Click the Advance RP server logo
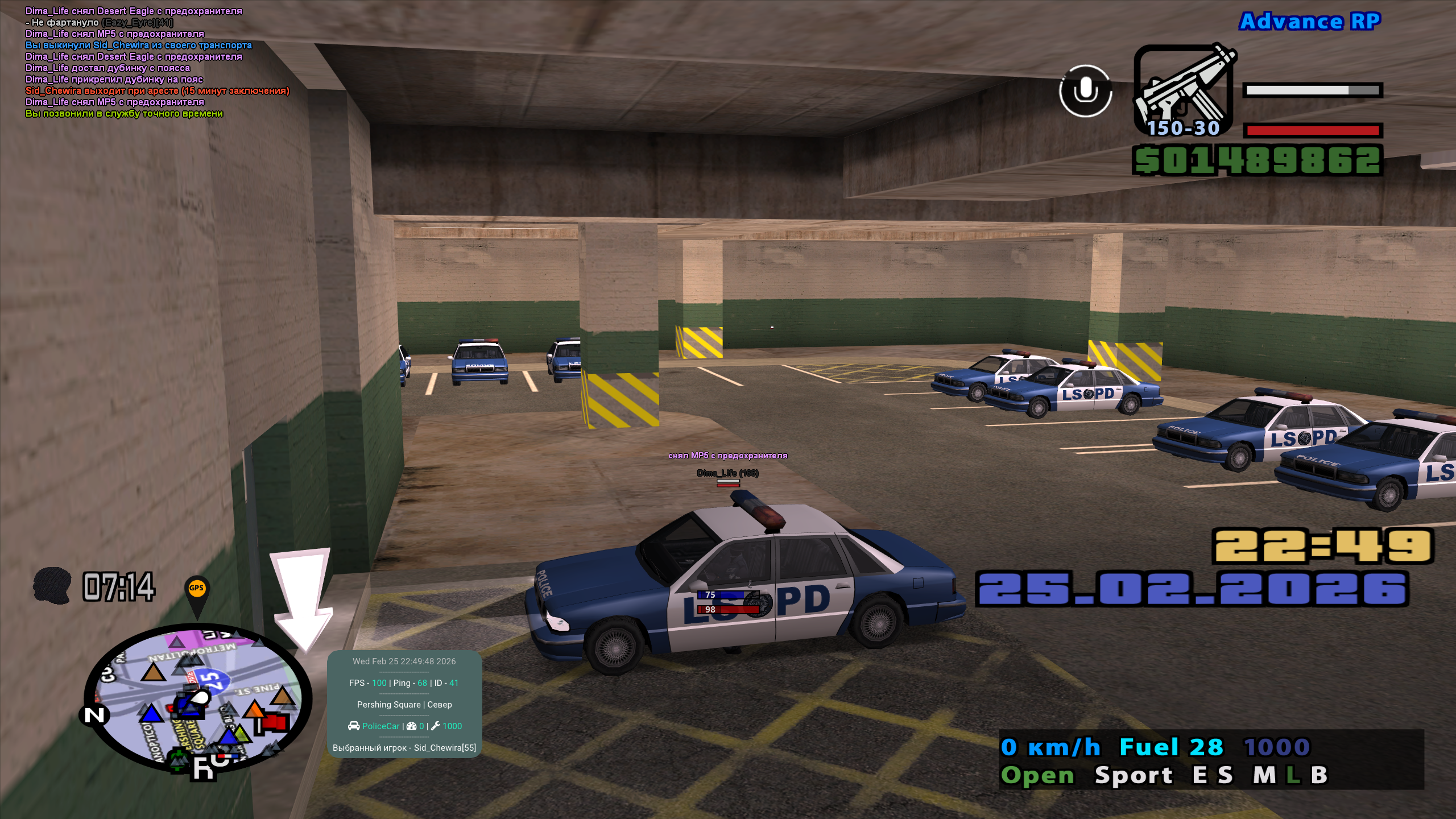Viewport: 1456px width, 819px height. 1310,22
